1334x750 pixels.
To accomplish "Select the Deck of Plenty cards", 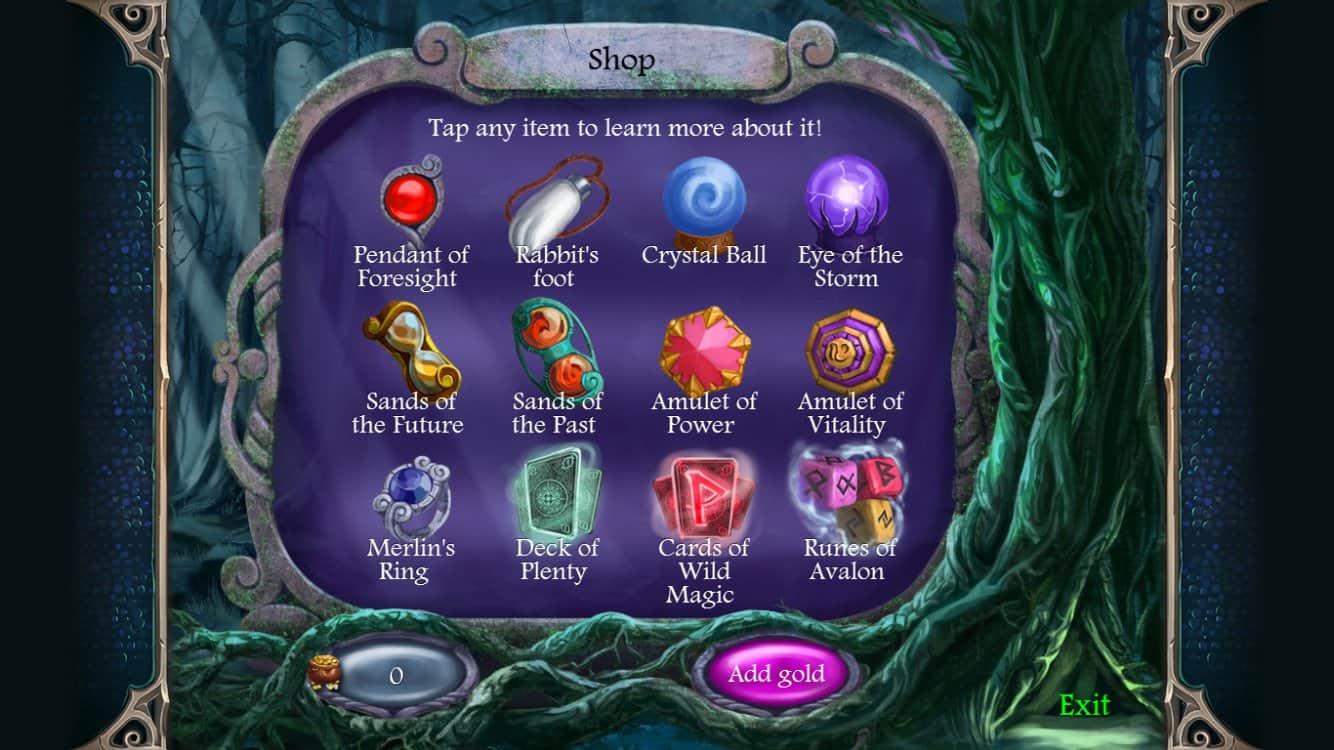I will (557, 495).
